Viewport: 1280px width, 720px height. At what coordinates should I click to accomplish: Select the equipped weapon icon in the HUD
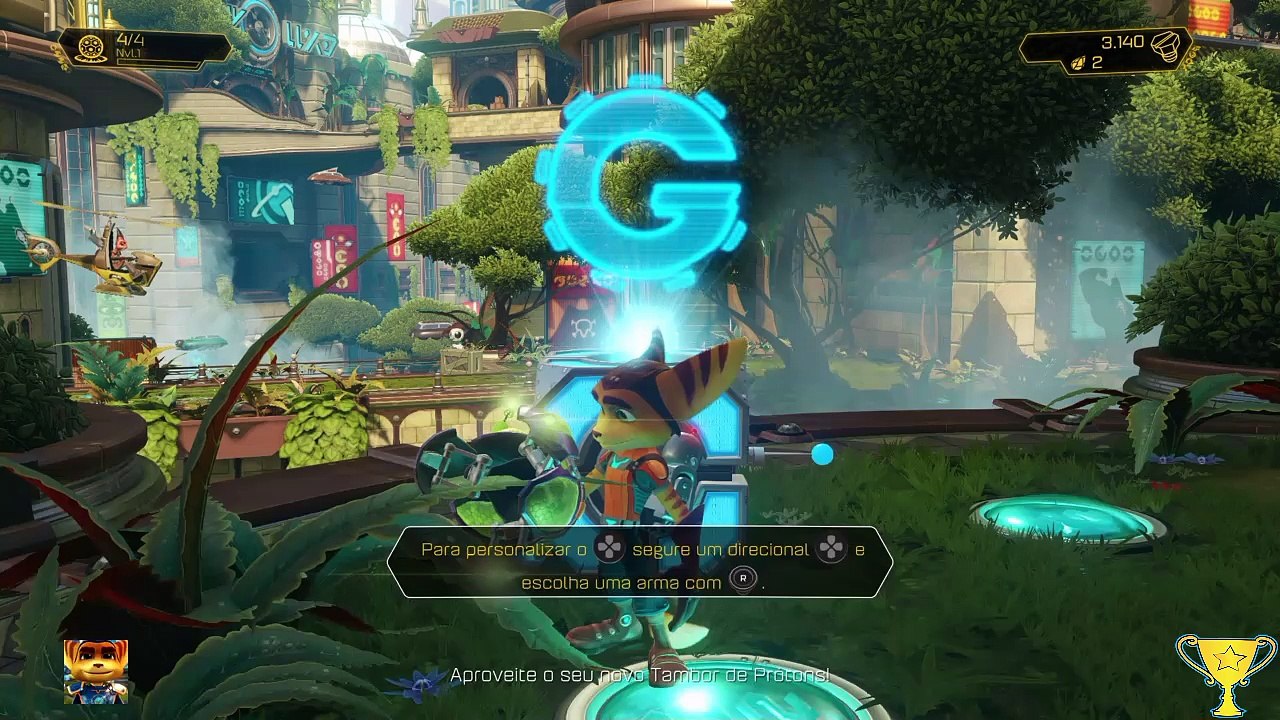pos(91,47)
